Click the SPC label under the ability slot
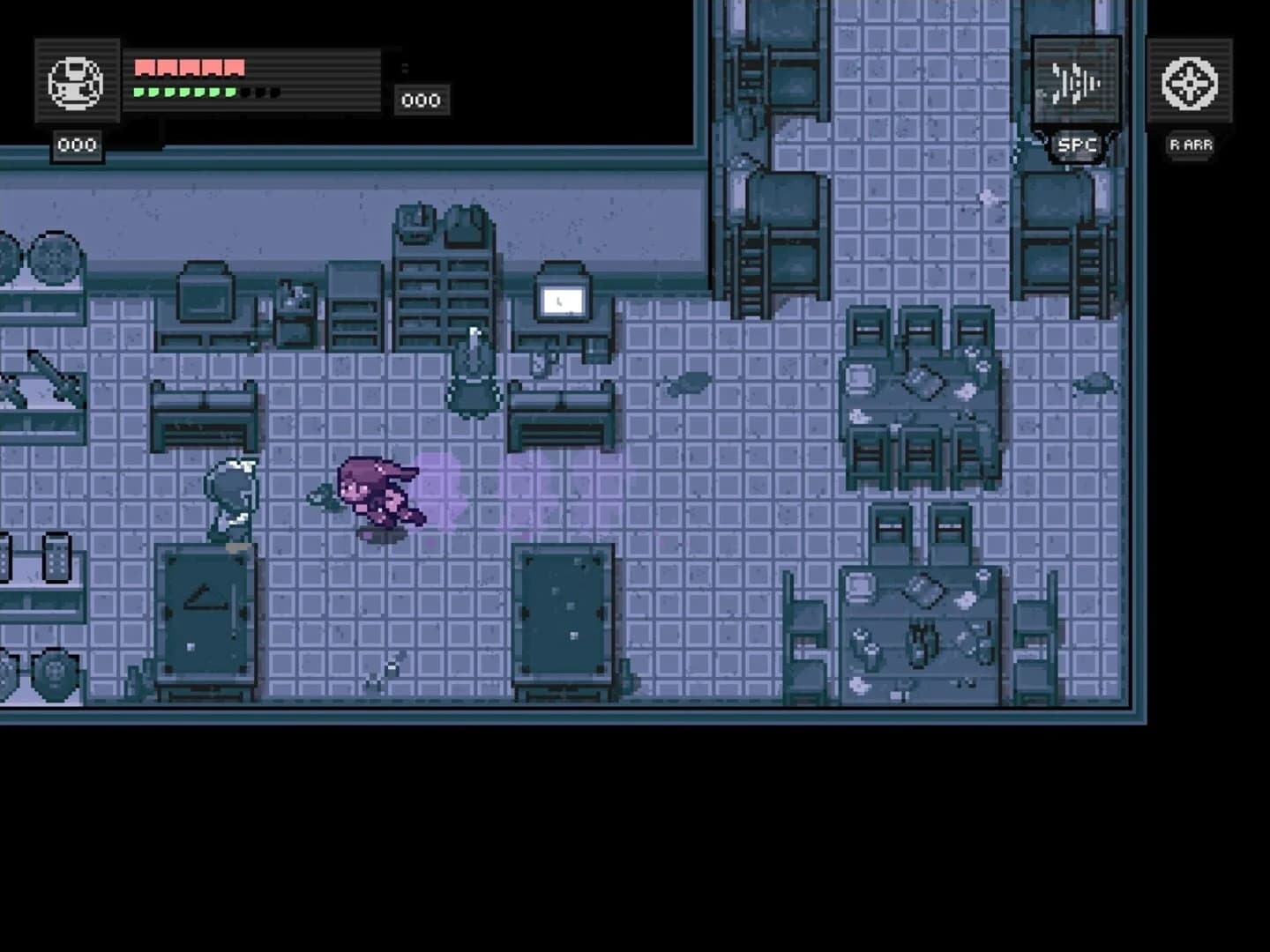Screen dimensions: 1270x952 [1078, 144]
